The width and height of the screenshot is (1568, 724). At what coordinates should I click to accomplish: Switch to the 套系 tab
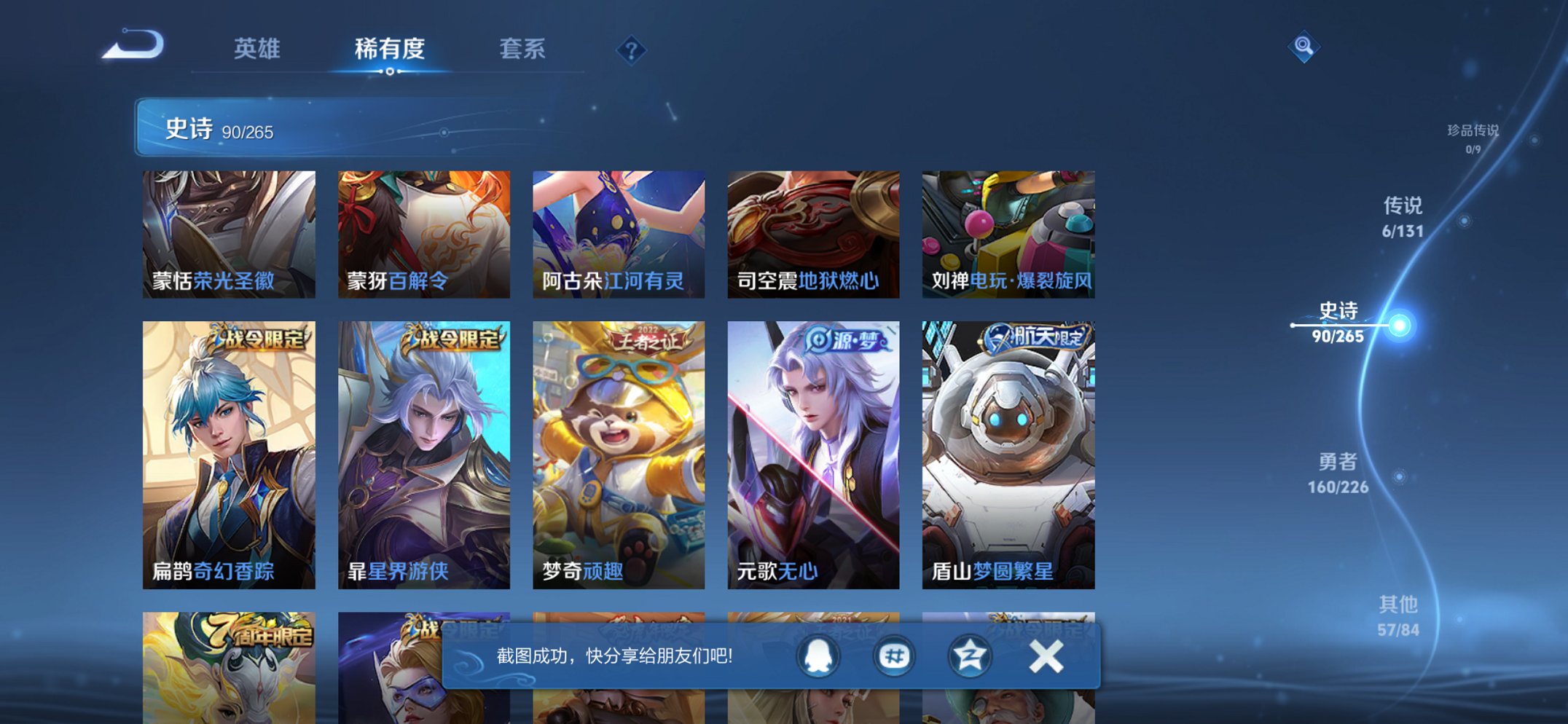pyautogui.click(x=523, y=48)
